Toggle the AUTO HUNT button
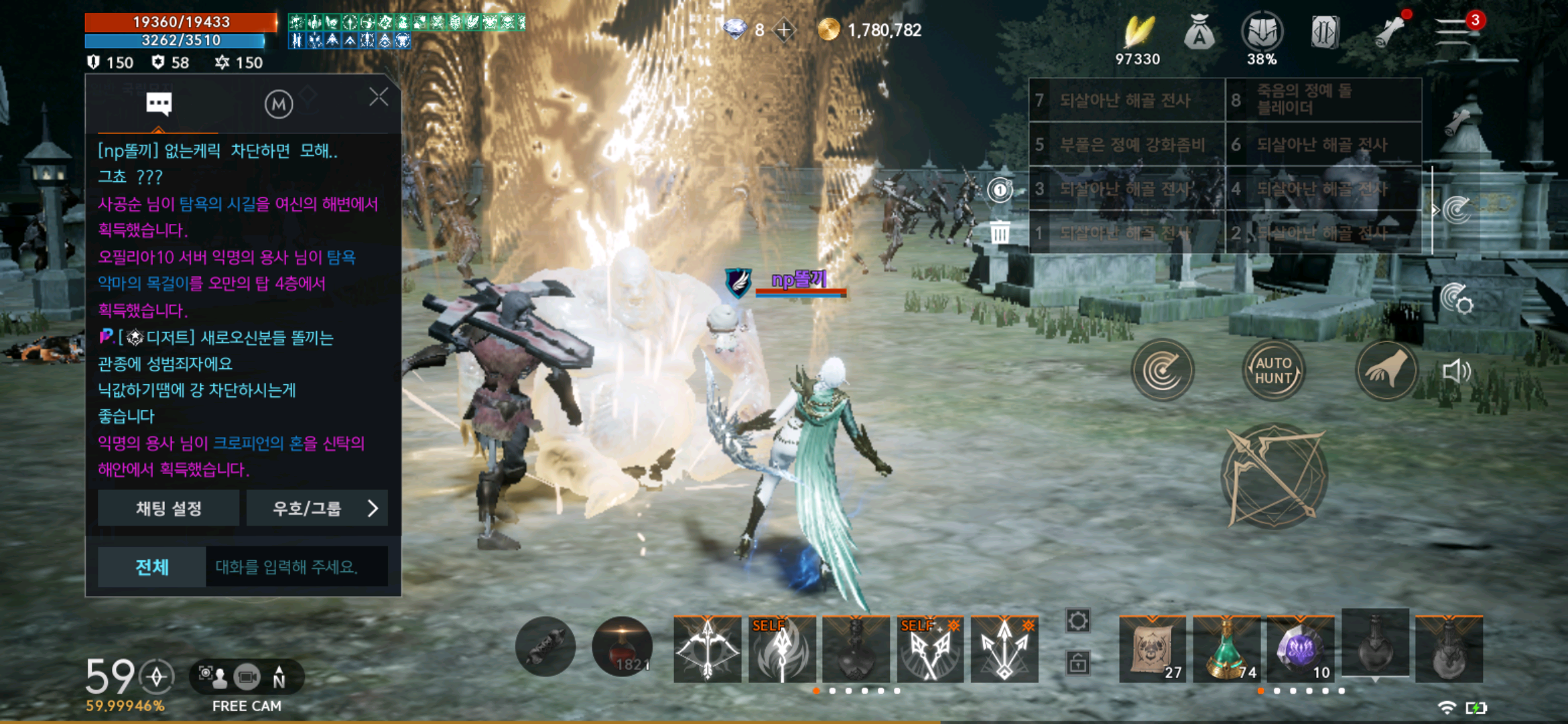Screen dimensions: 1568x724 click(x=1273, y=371)
